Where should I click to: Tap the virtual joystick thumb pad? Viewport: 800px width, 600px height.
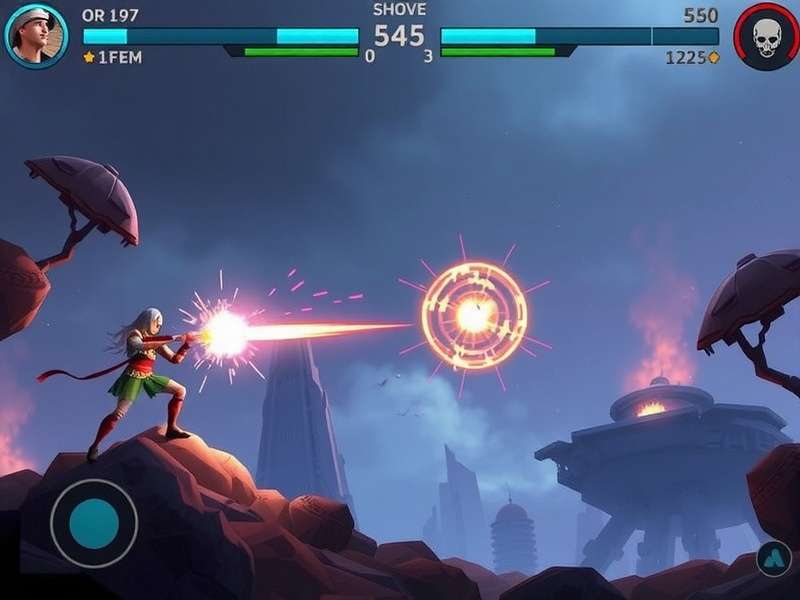coord(94,523)
